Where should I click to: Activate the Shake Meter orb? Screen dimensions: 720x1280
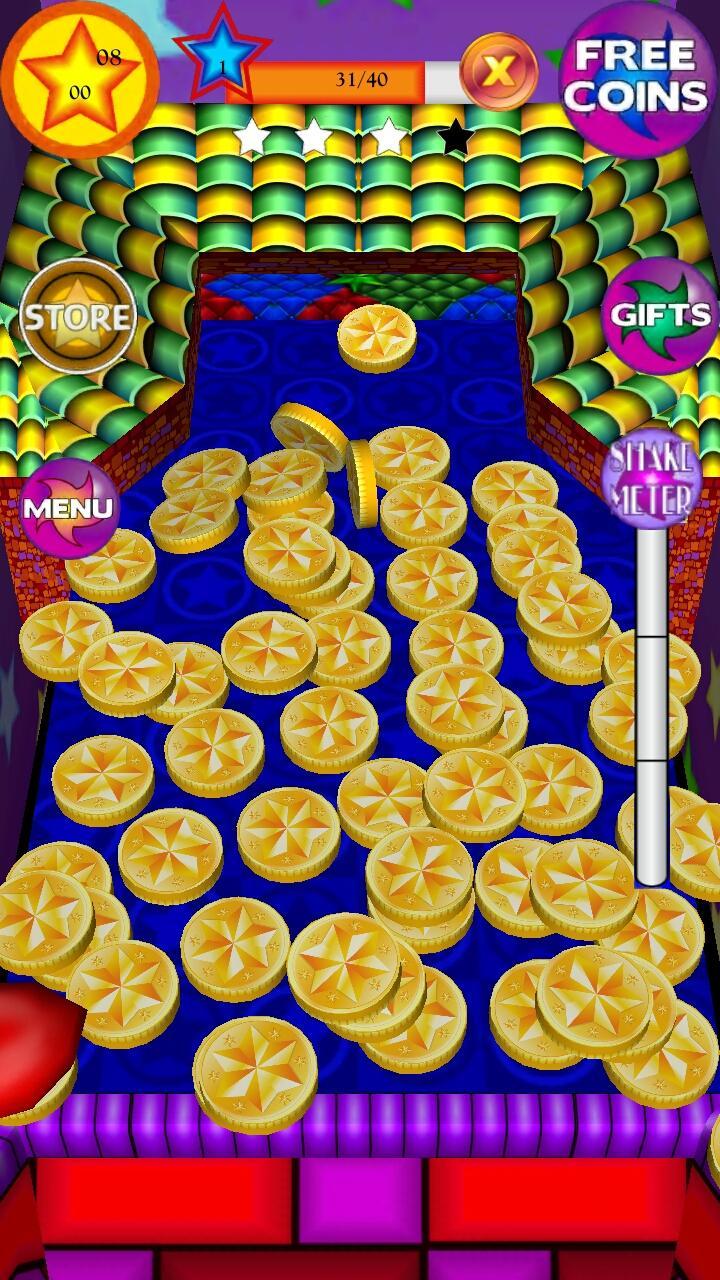pos(653,477)
